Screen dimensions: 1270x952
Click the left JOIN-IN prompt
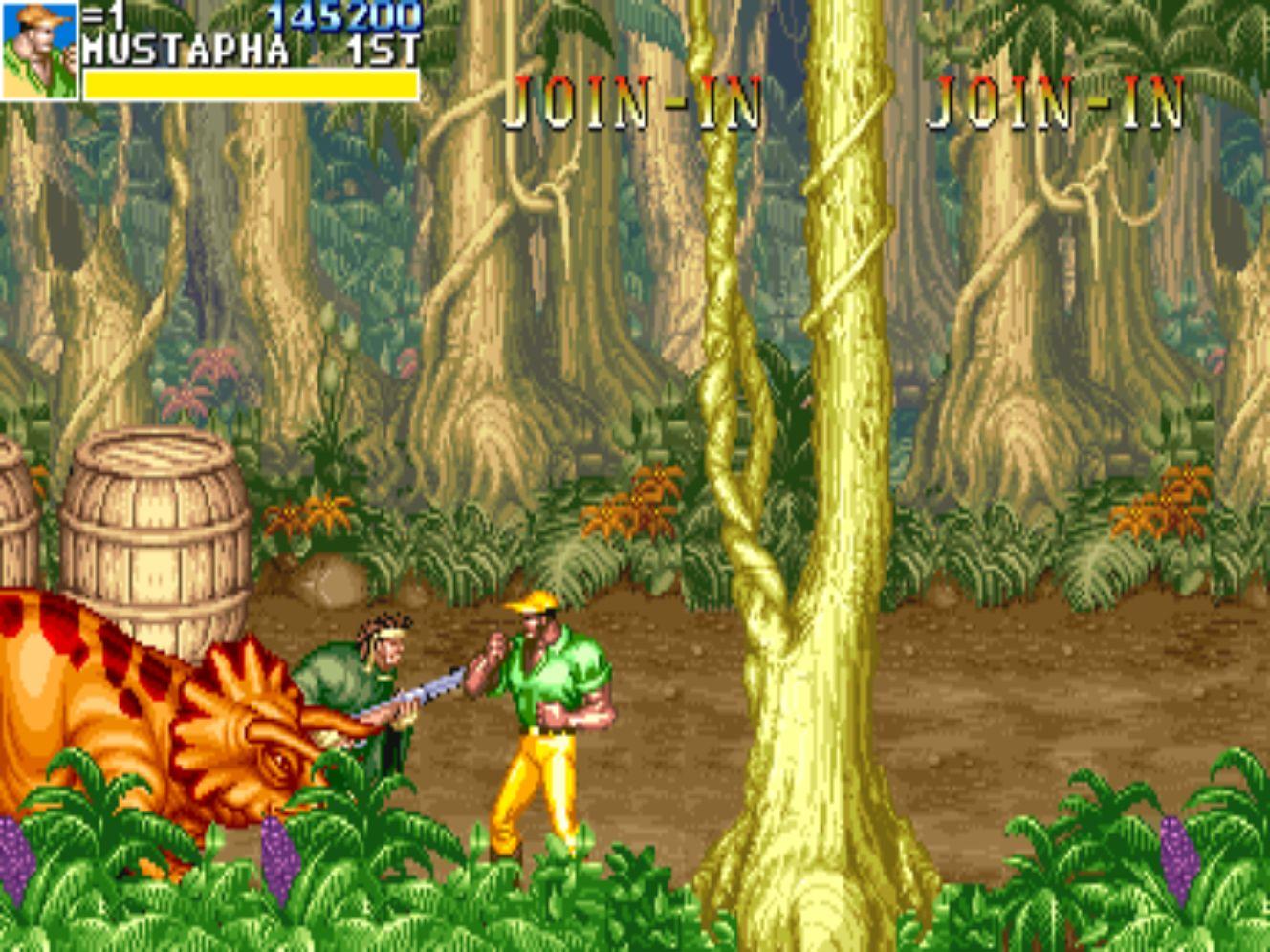[631, 100]
